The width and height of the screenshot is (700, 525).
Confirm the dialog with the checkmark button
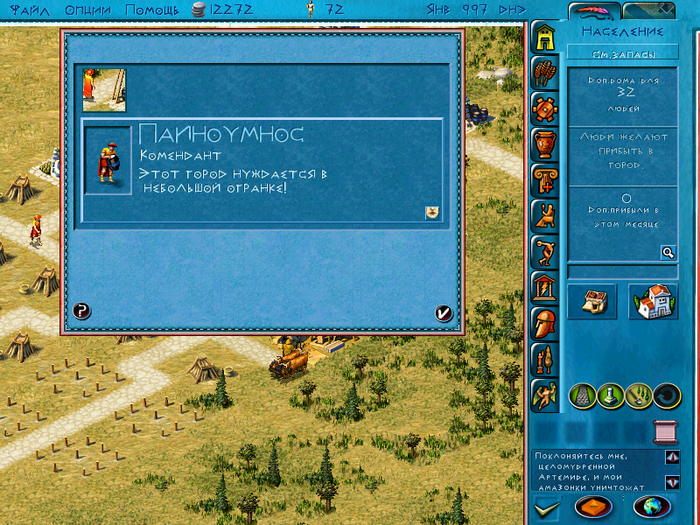(x=444, y=313)
